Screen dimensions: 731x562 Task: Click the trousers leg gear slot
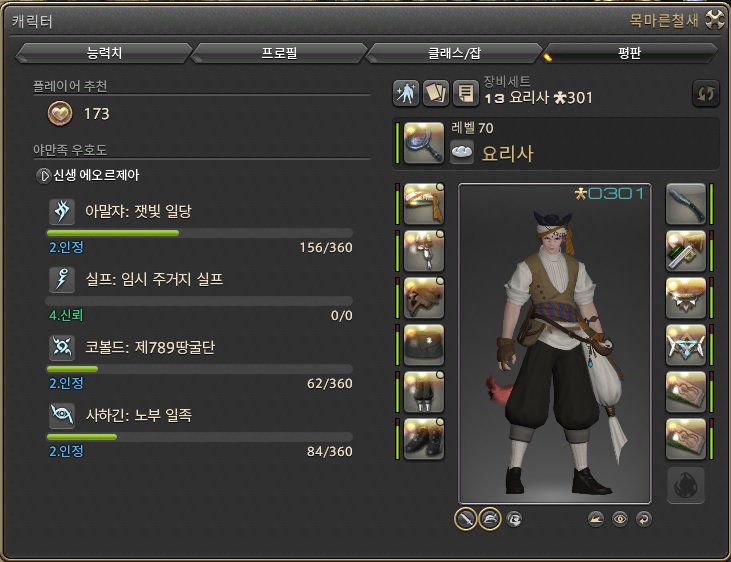[x=424, y=391]
